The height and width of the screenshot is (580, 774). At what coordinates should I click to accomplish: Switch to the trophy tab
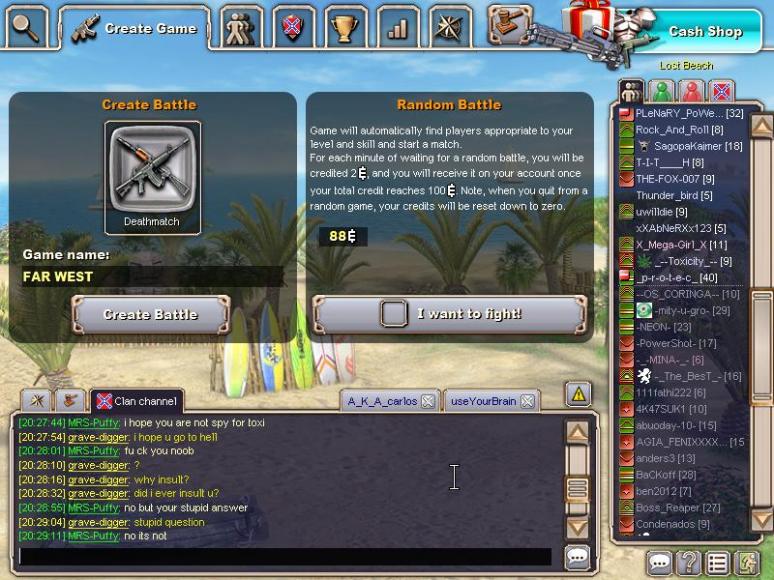pos(345,27)
